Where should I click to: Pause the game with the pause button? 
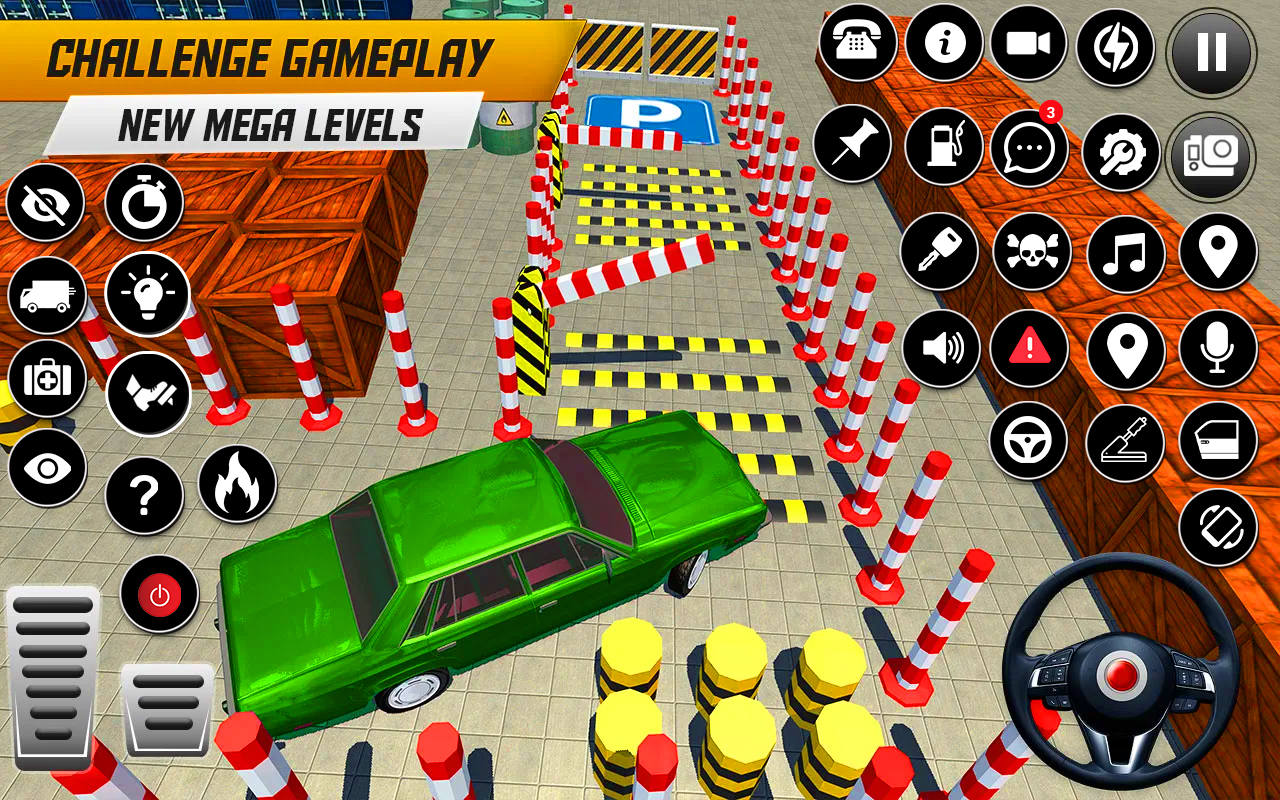point(1211,51)
